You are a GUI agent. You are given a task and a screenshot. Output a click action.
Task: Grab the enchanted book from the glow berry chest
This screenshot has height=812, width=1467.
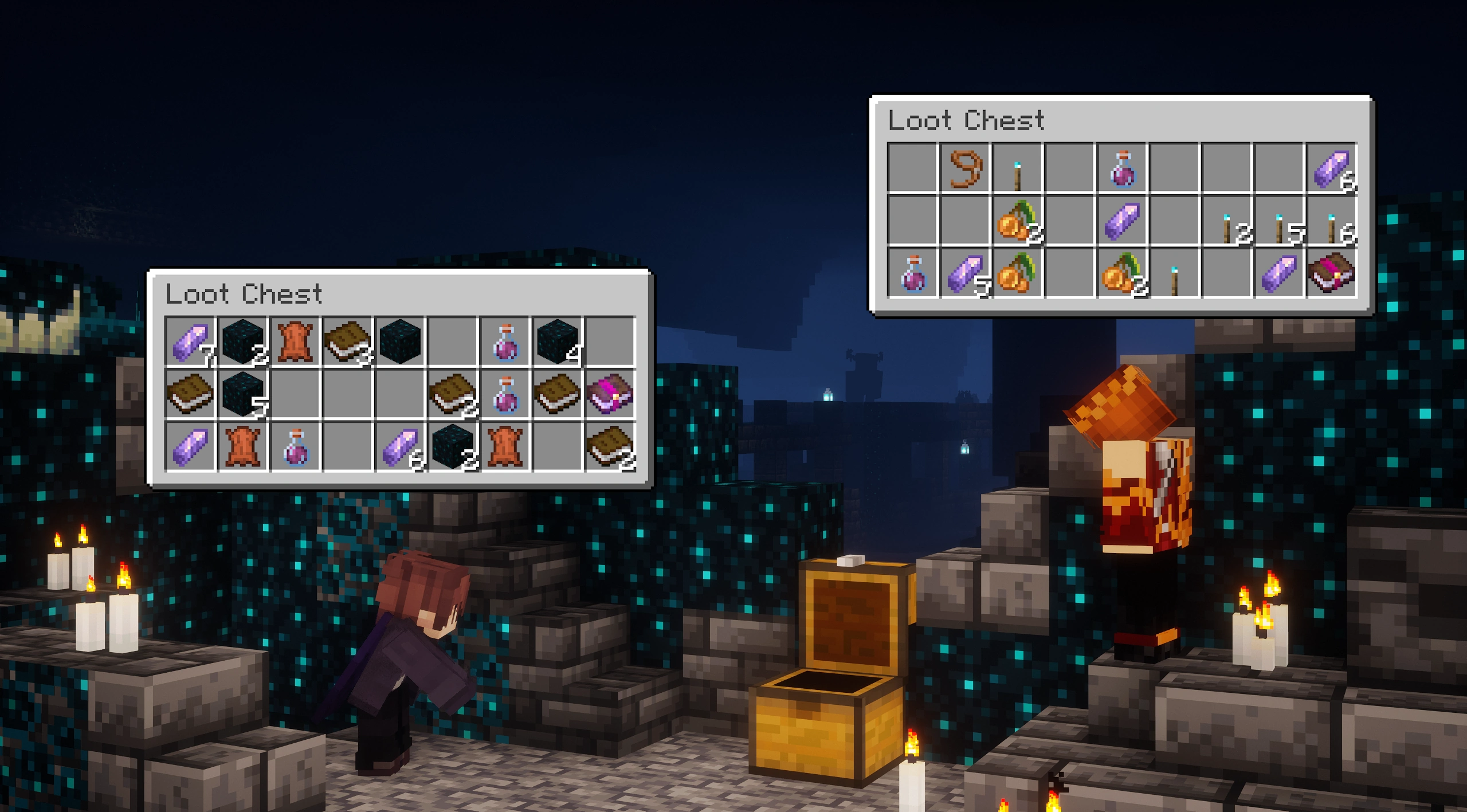(x=1332, y=274)
